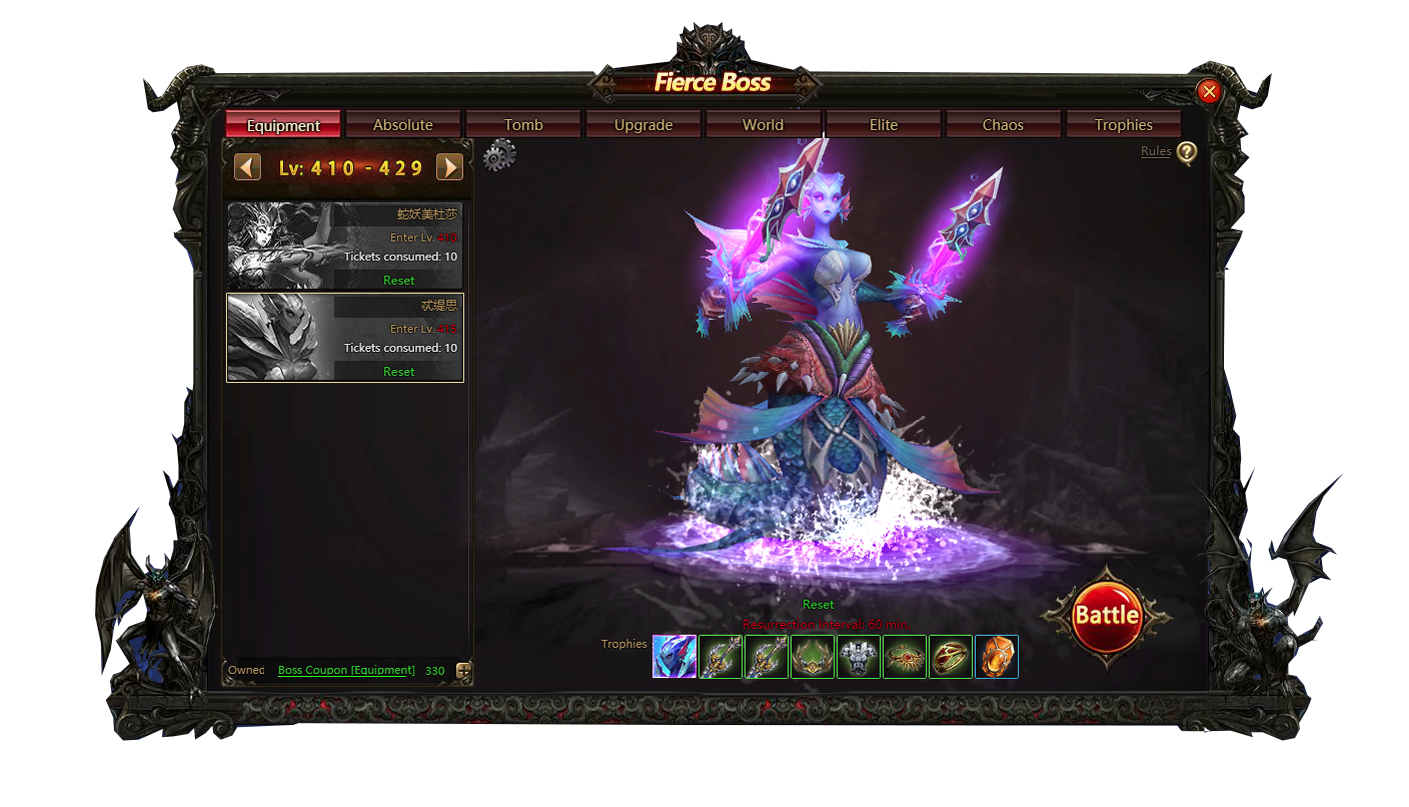Switch to the Absolute tab

[x=403, y=125]
